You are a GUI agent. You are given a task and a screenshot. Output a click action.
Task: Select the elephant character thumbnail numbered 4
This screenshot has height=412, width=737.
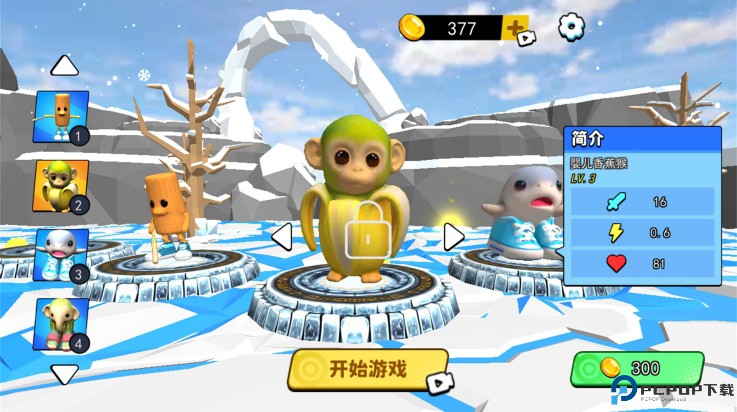point(61,322)
